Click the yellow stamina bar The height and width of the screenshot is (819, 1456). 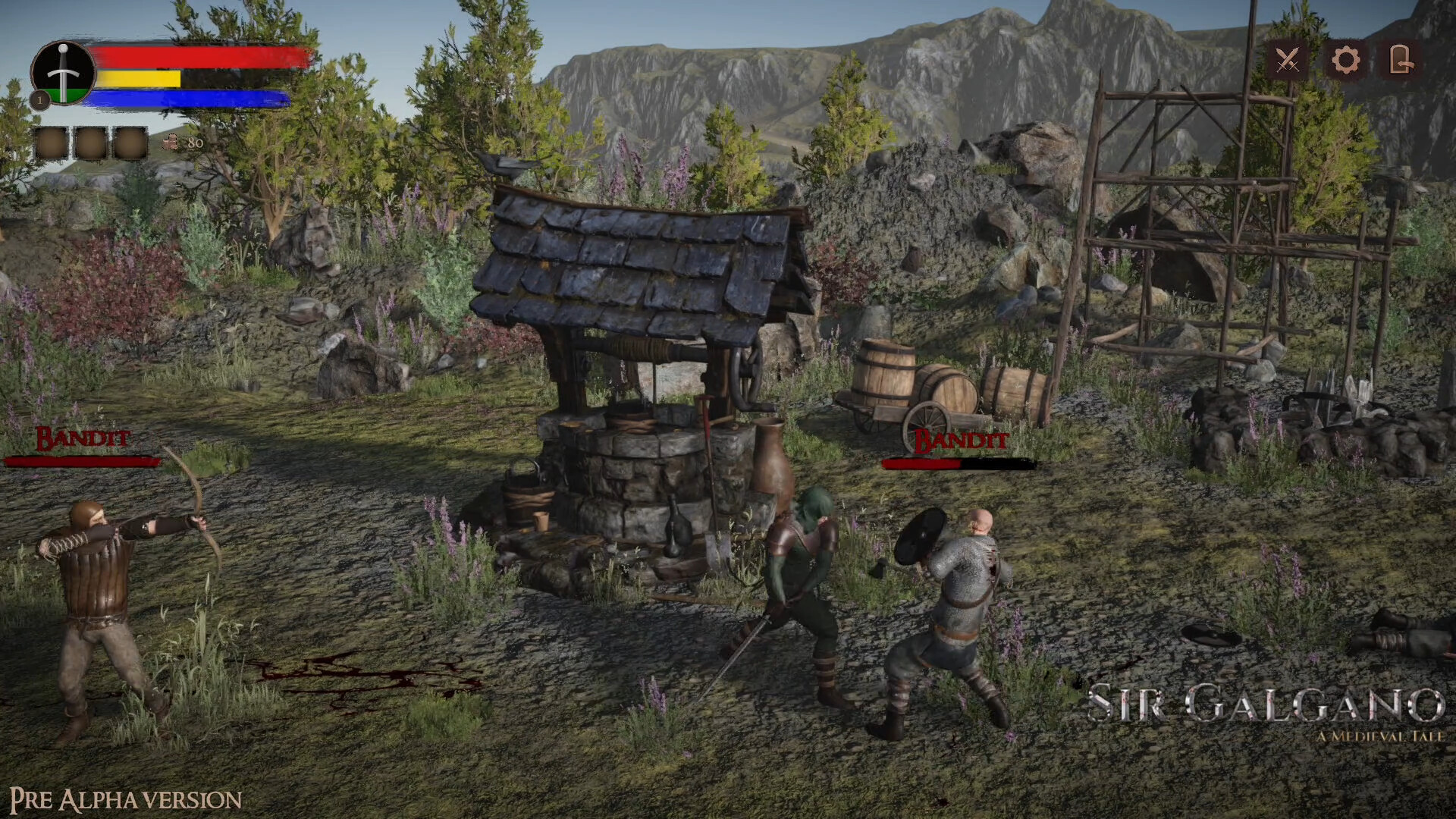point(140,79)
